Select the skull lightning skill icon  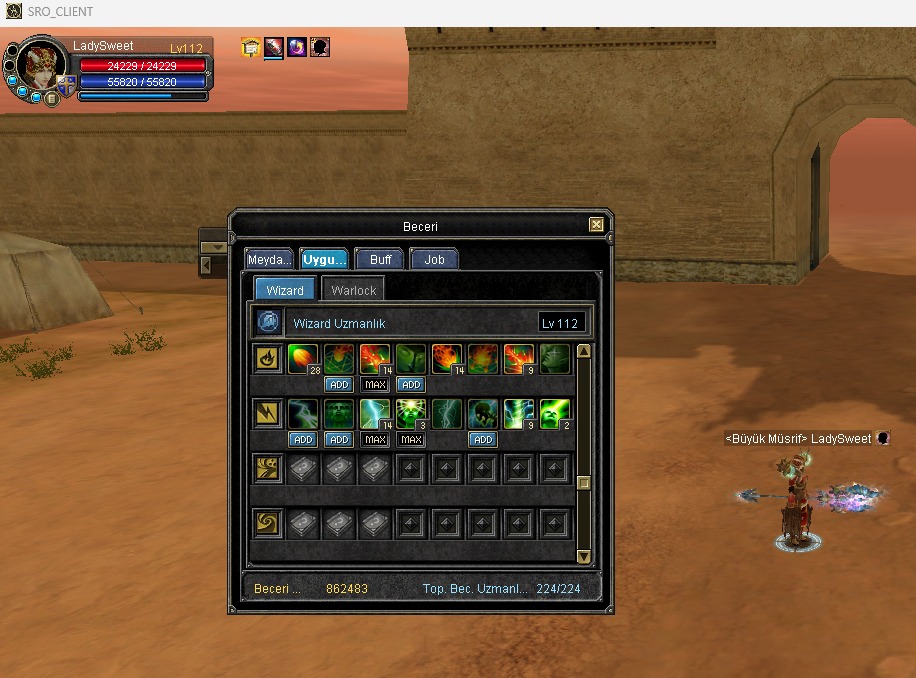483,414
